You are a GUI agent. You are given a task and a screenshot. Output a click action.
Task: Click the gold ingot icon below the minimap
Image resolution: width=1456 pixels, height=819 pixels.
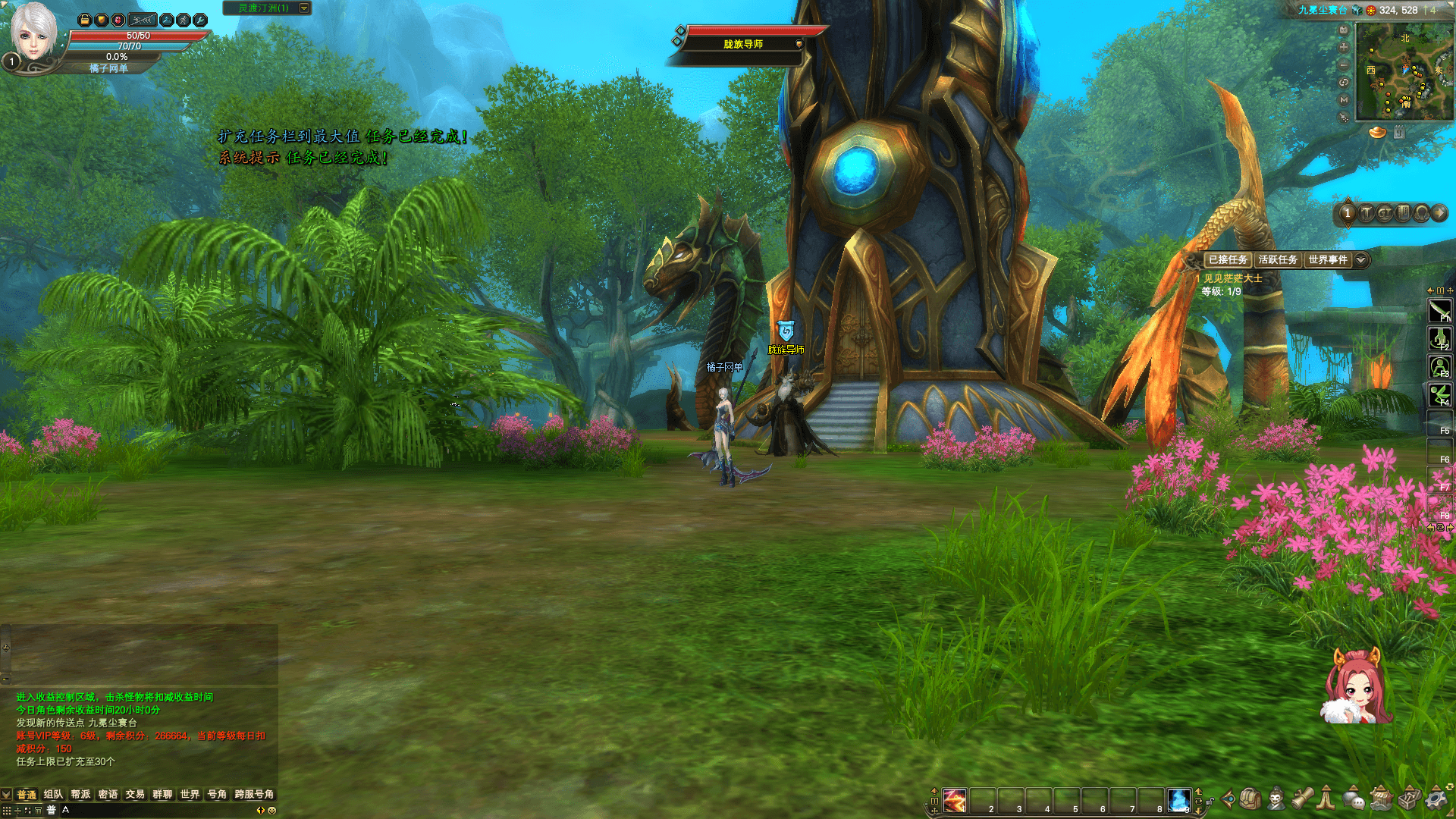point(1377,133)
